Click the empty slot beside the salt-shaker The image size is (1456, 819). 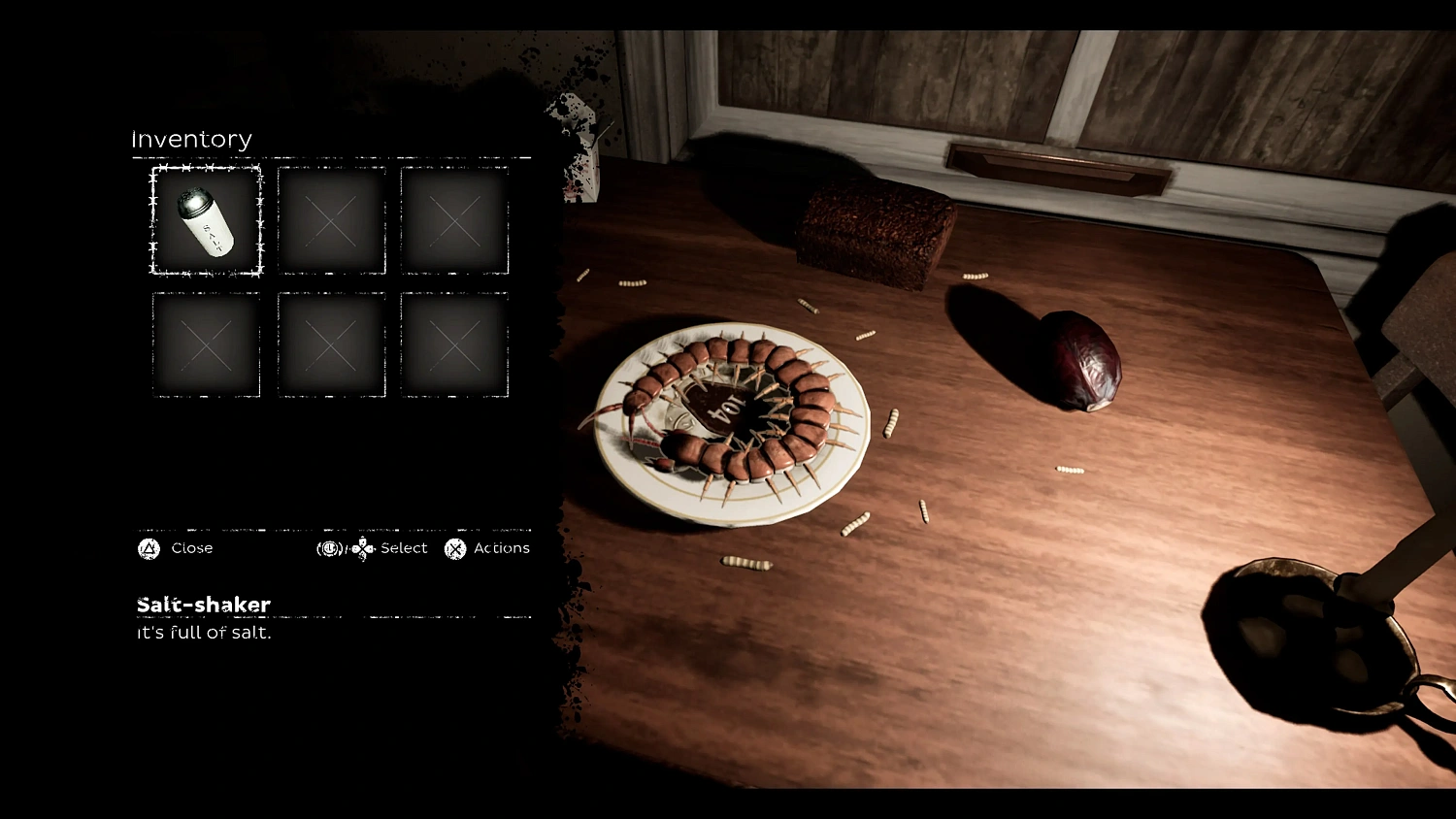click(332, 219)
